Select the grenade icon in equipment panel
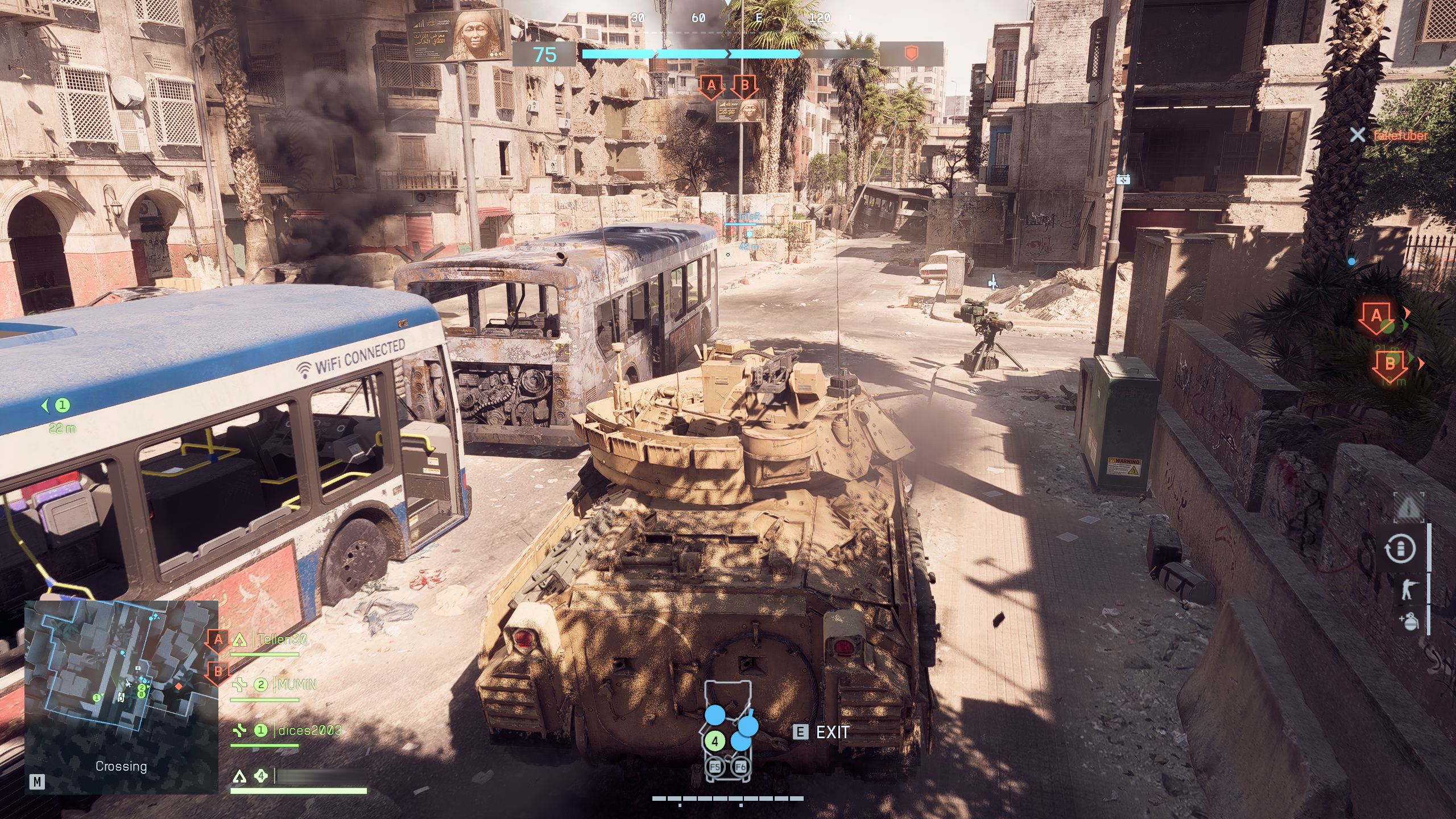Viewport: 1456px width, 819px height. pyautogui.click(x=1409, y=622)
